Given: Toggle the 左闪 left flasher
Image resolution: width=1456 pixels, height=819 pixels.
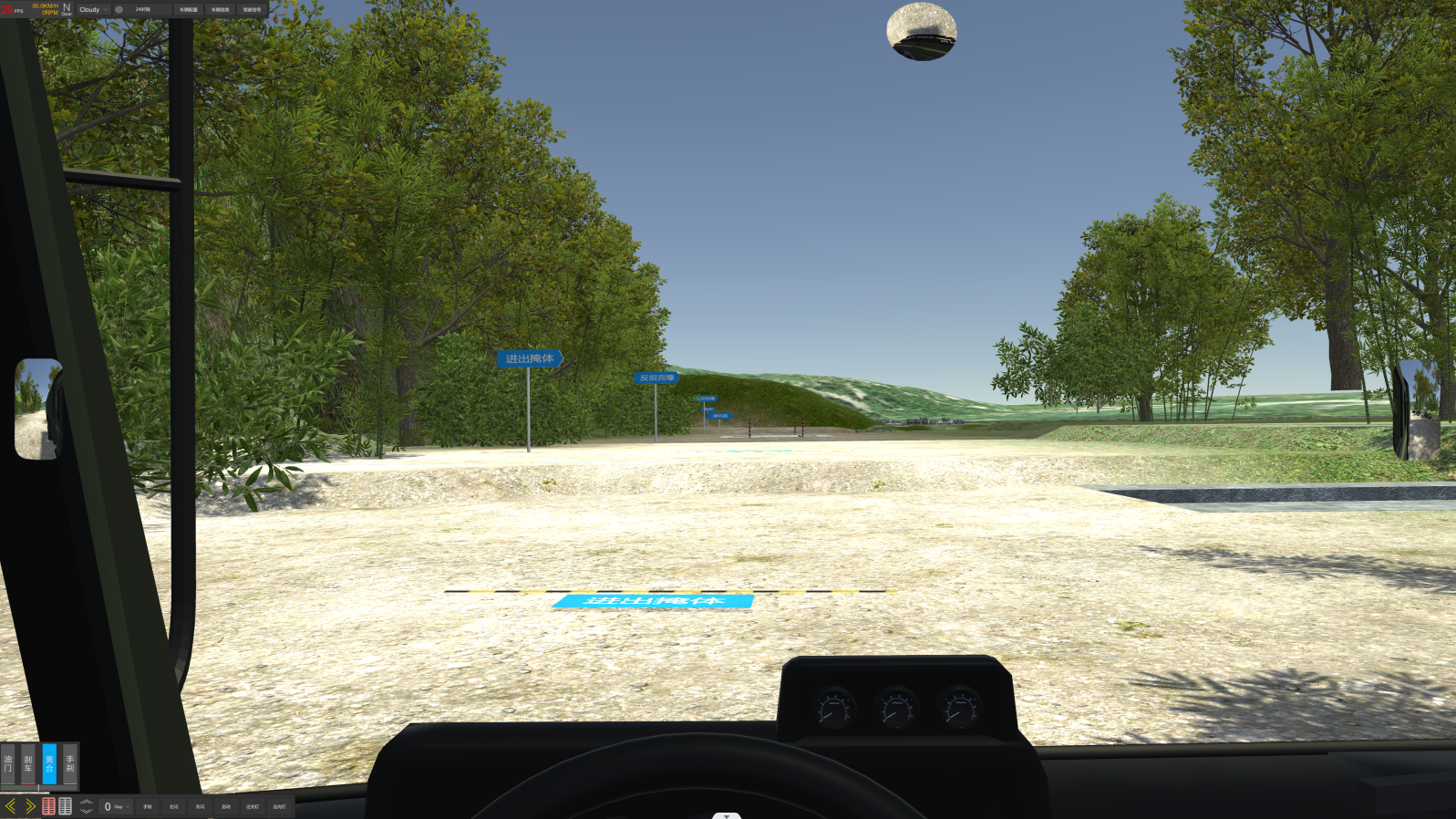Looking at the screenshot, I should pos(174,806).
